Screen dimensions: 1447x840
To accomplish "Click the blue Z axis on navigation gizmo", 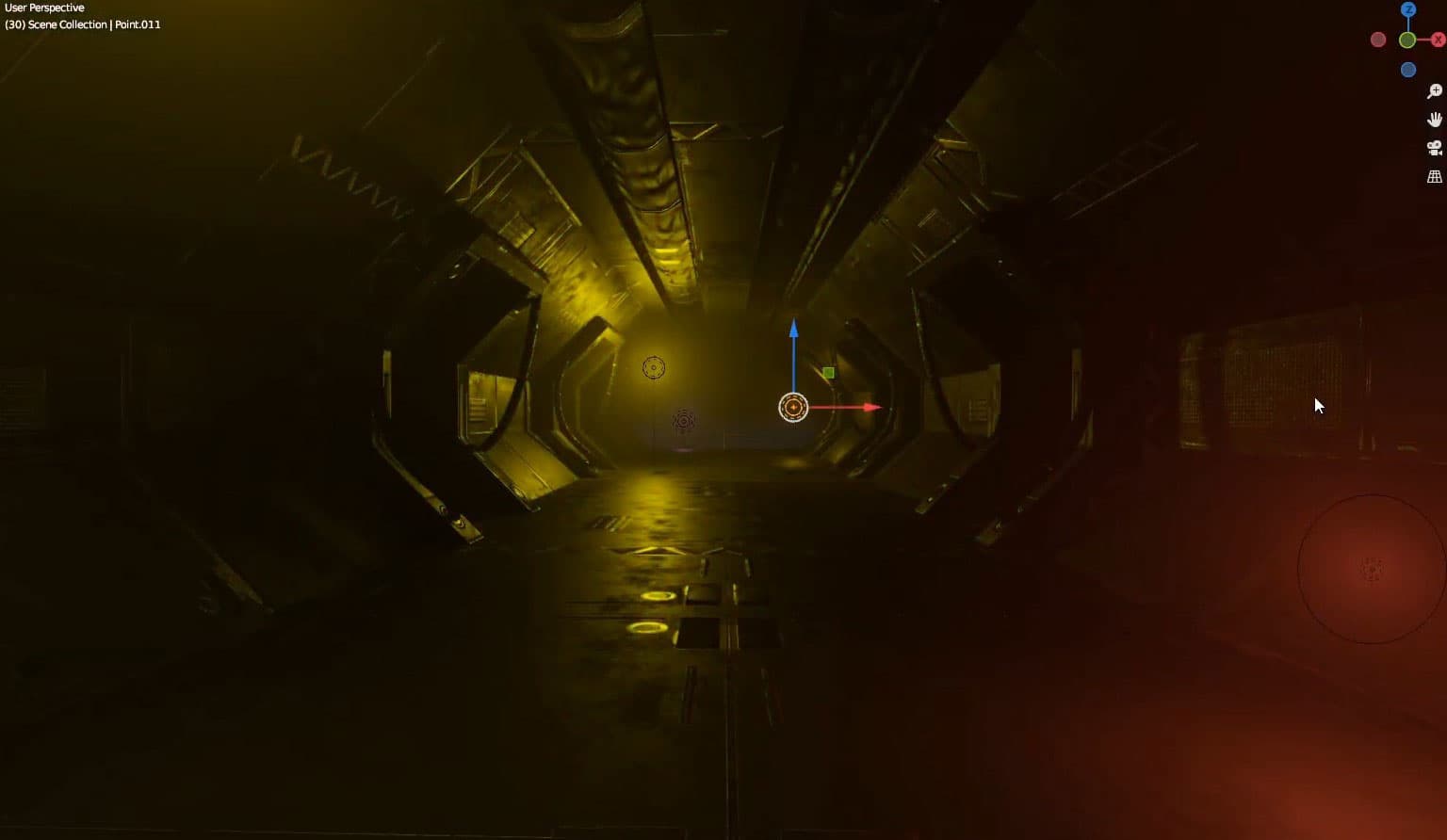I will (1408, 8).
